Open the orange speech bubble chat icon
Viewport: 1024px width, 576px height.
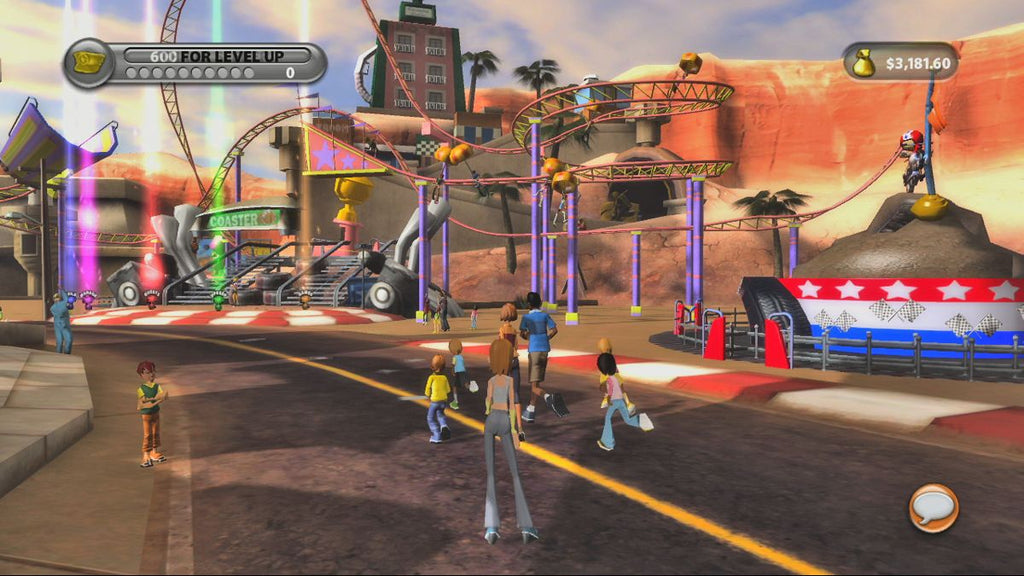pyautogui.click(x=933, y=507)
